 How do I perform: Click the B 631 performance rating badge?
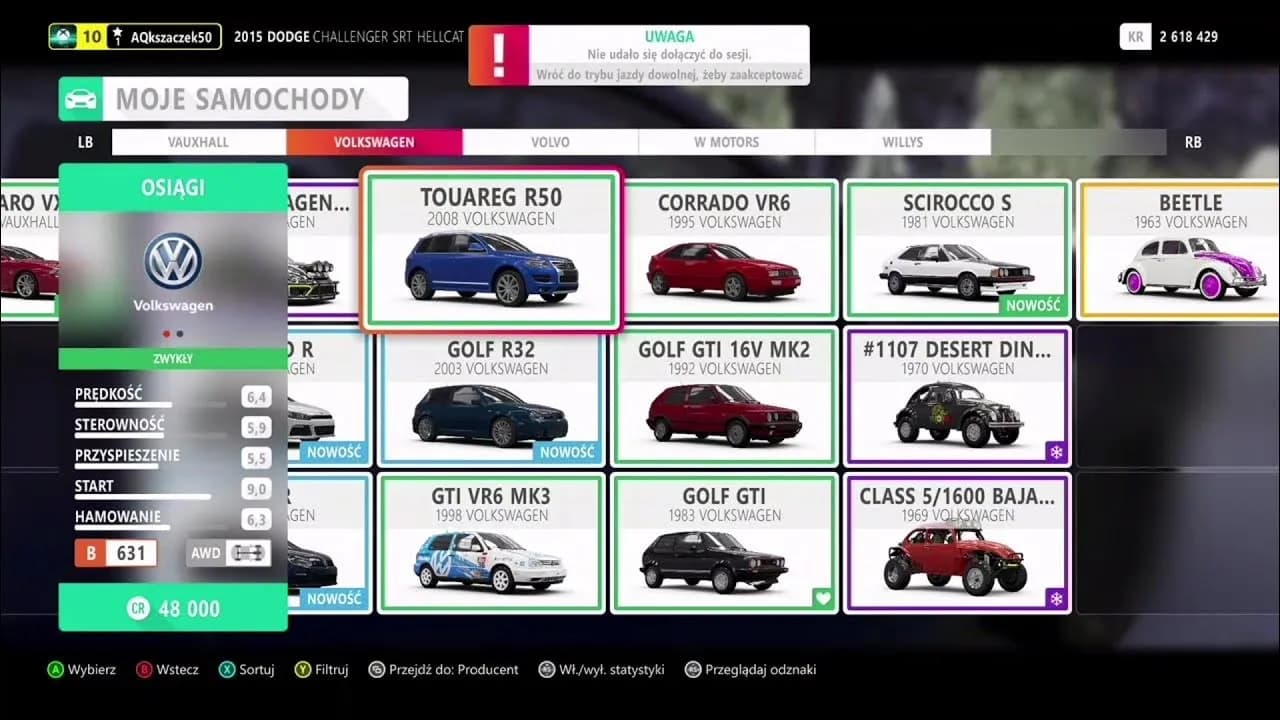coord(115,552)
